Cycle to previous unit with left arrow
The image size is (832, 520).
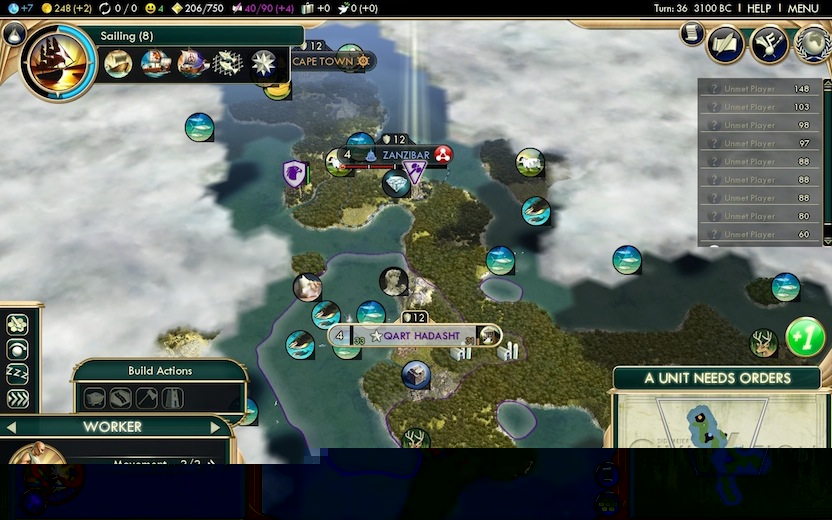(x=12, y=427)
